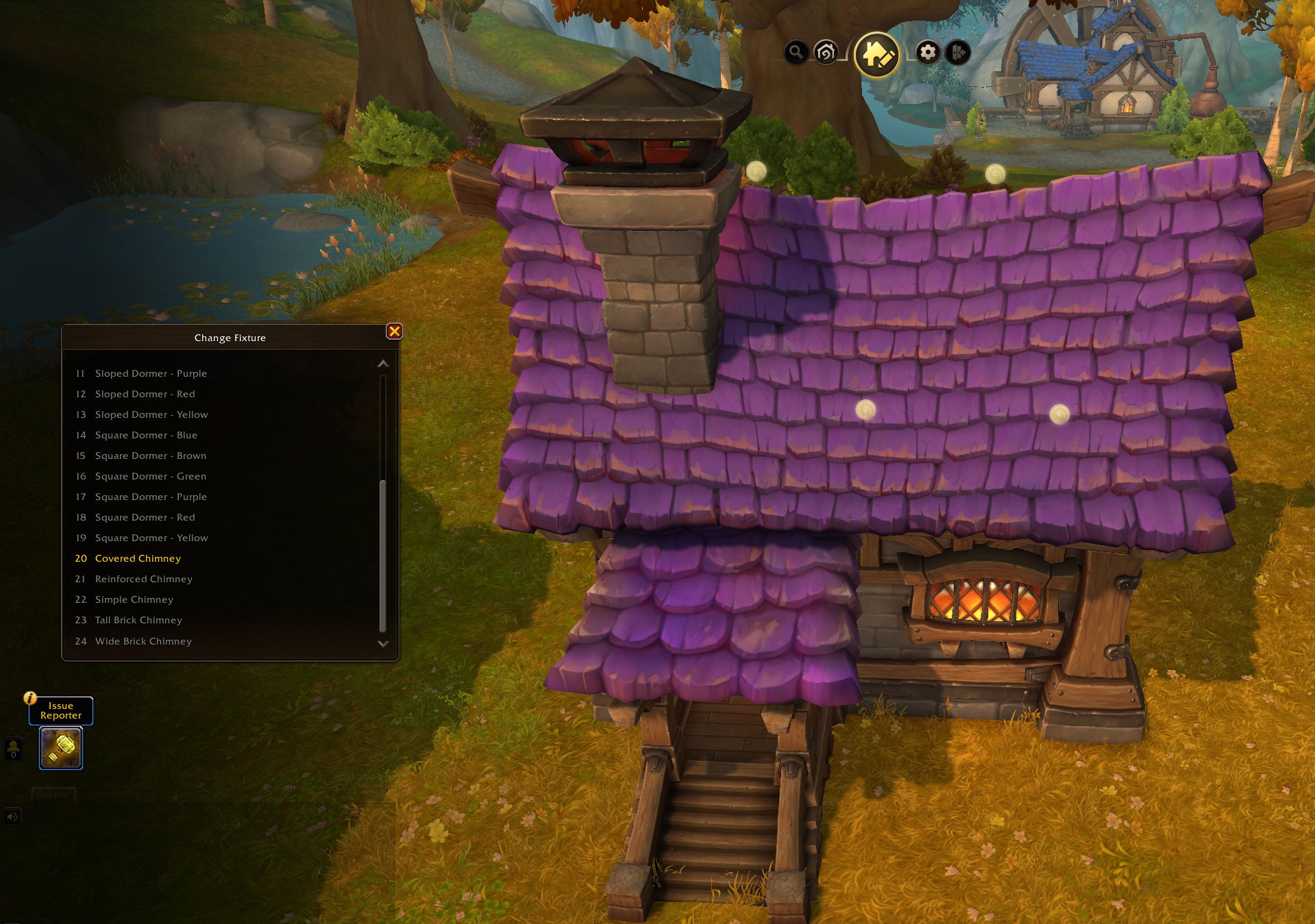This screenshot has width=1315, height=924.
Task: Click the fixture list's scroll-down arrow
Action: click(383, 644)
